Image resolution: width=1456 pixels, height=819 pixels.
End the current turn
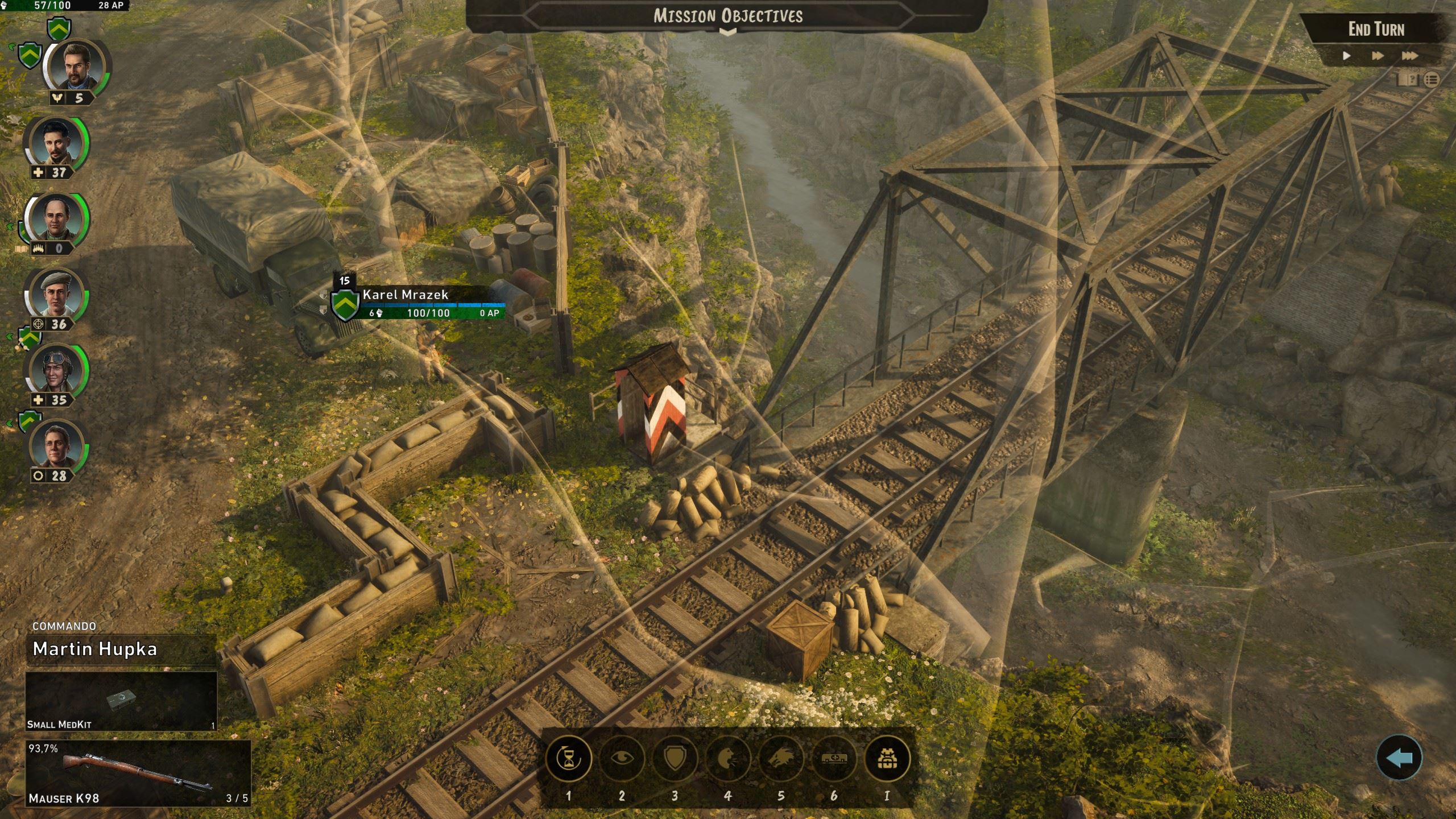1376,30
